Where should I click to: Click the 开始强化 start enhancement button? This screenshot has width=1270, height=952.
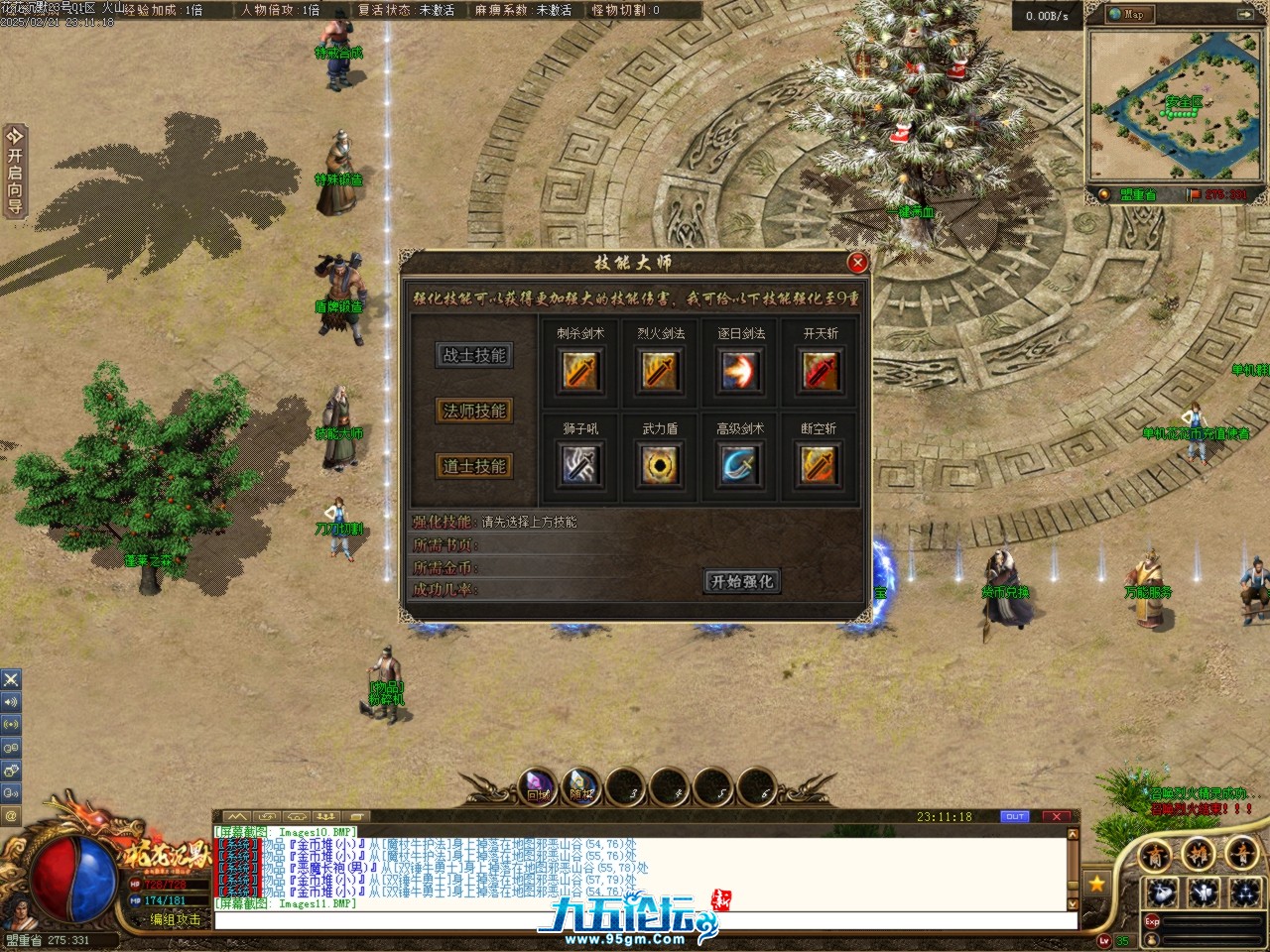point(742,581)
